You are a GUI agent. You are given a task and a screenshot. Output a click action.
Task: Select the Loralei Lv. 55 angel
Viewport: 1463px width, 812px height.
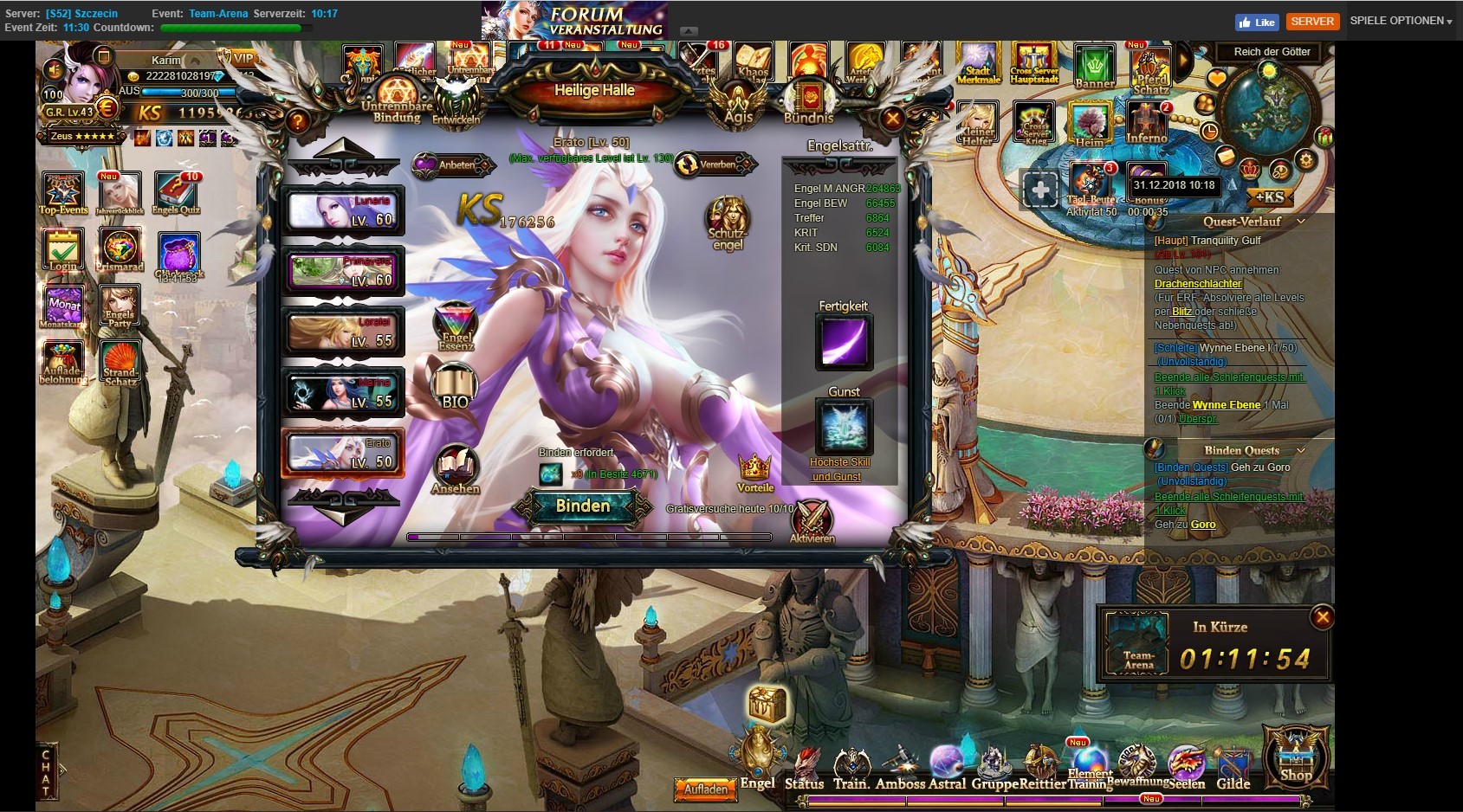pyautogui.click(x=343, y=332)
